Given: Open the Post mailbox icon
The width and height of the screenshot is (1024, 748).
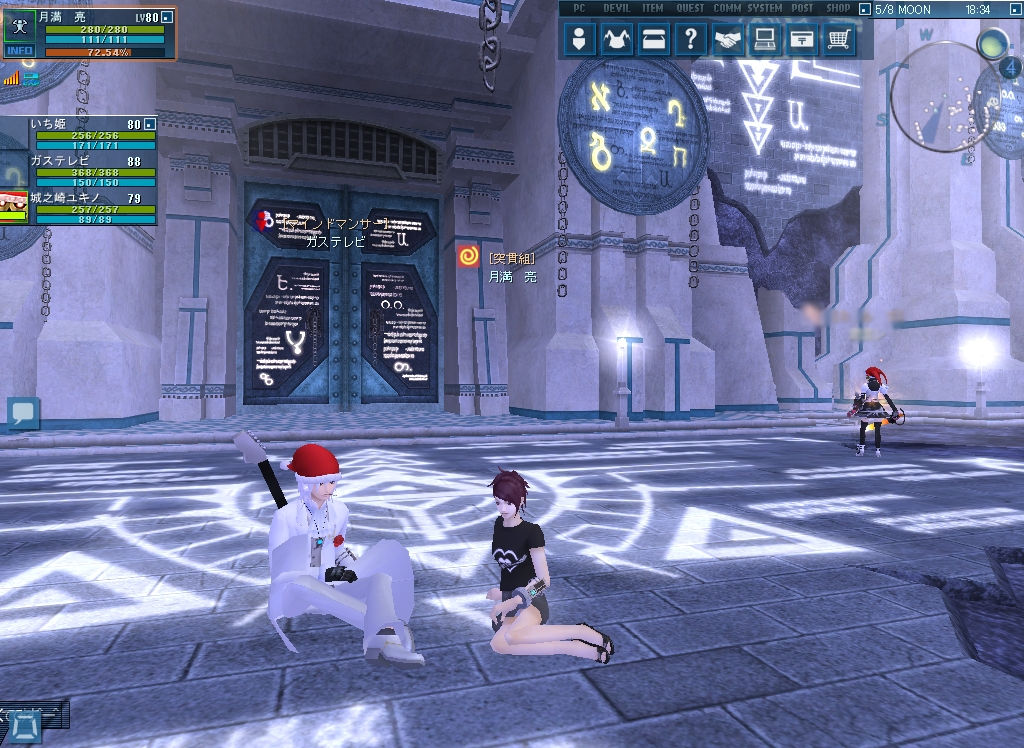Looking at the screenshot, I should (x=801, y=40).
